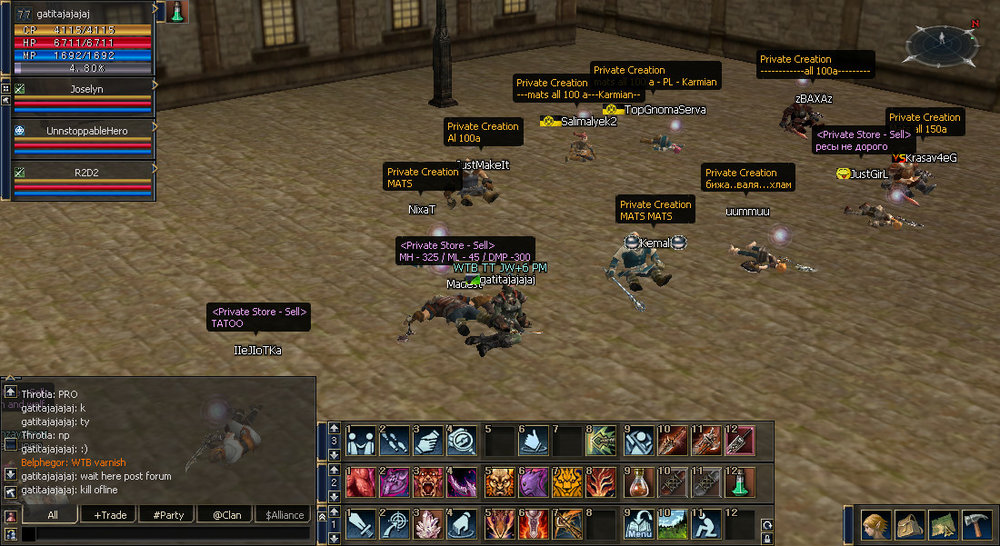The height and width of the screenshot is (546, 1000).
Task: Target party member UnnstoppableHero
Action: click(x=87, y=131)
